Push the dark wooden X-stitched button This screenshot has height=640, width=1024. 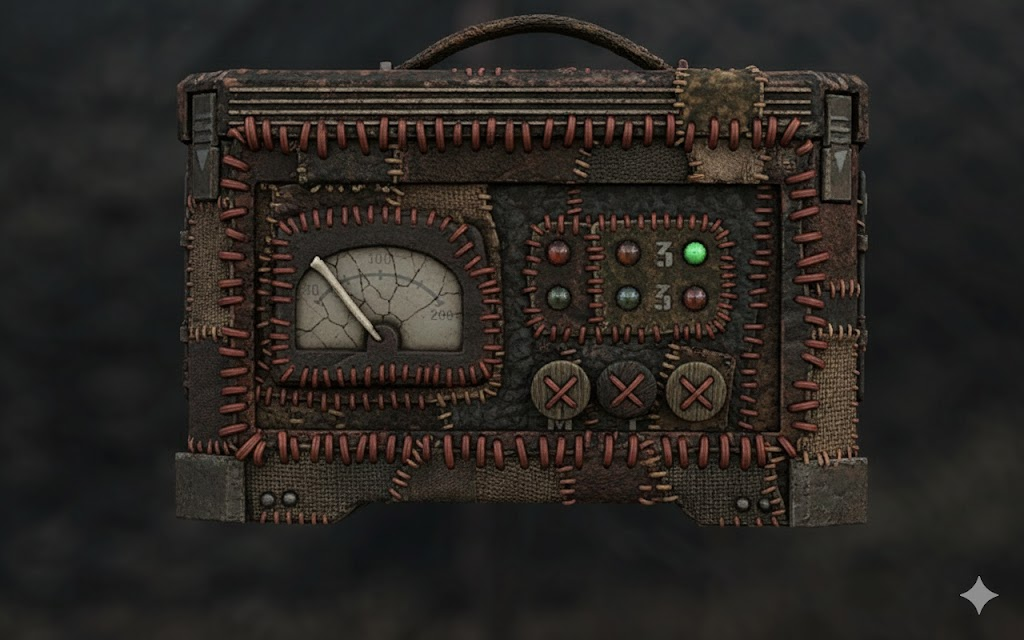pos(626,389)
